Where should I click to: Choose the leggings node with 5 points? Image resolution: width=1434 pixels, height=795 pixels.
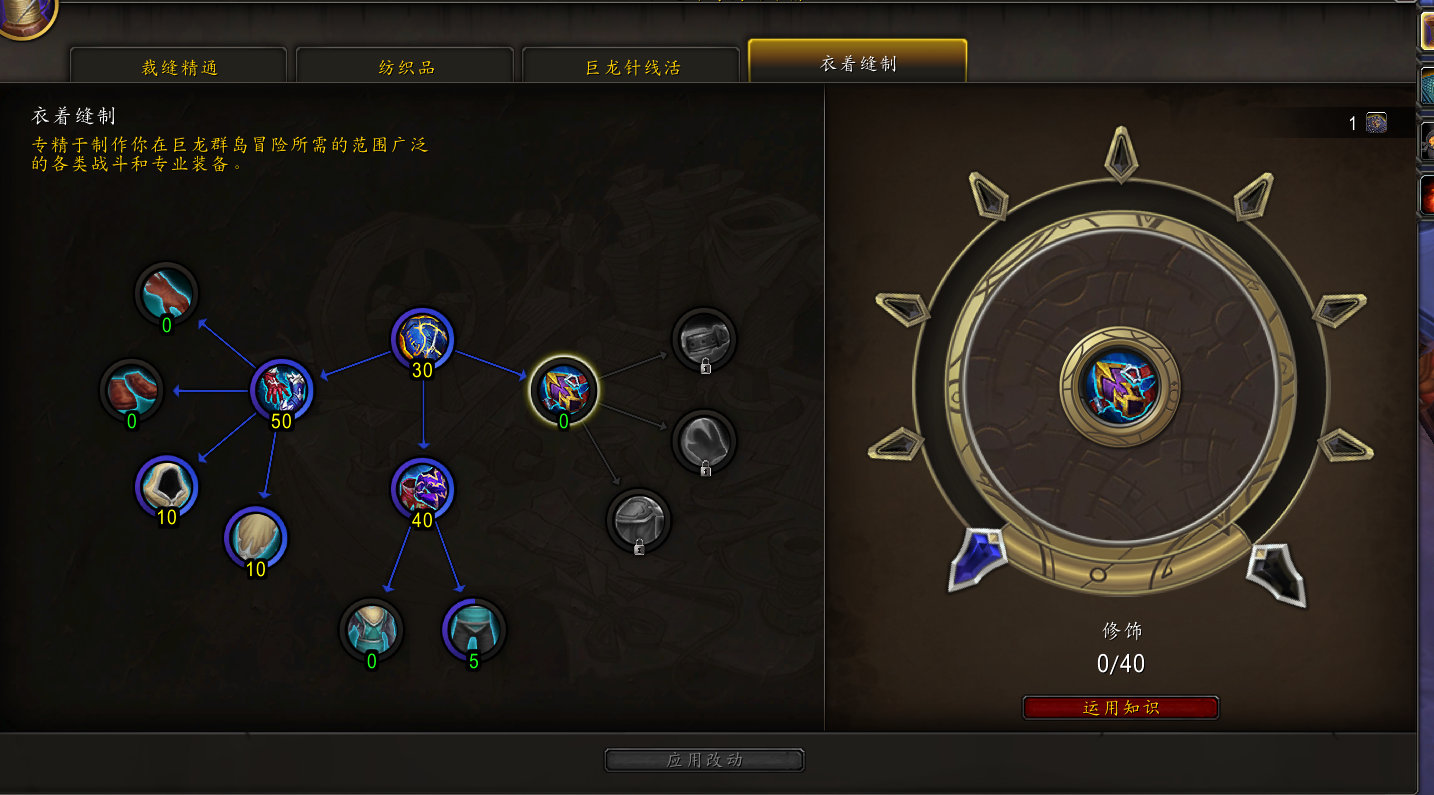(x=474, y=629)
